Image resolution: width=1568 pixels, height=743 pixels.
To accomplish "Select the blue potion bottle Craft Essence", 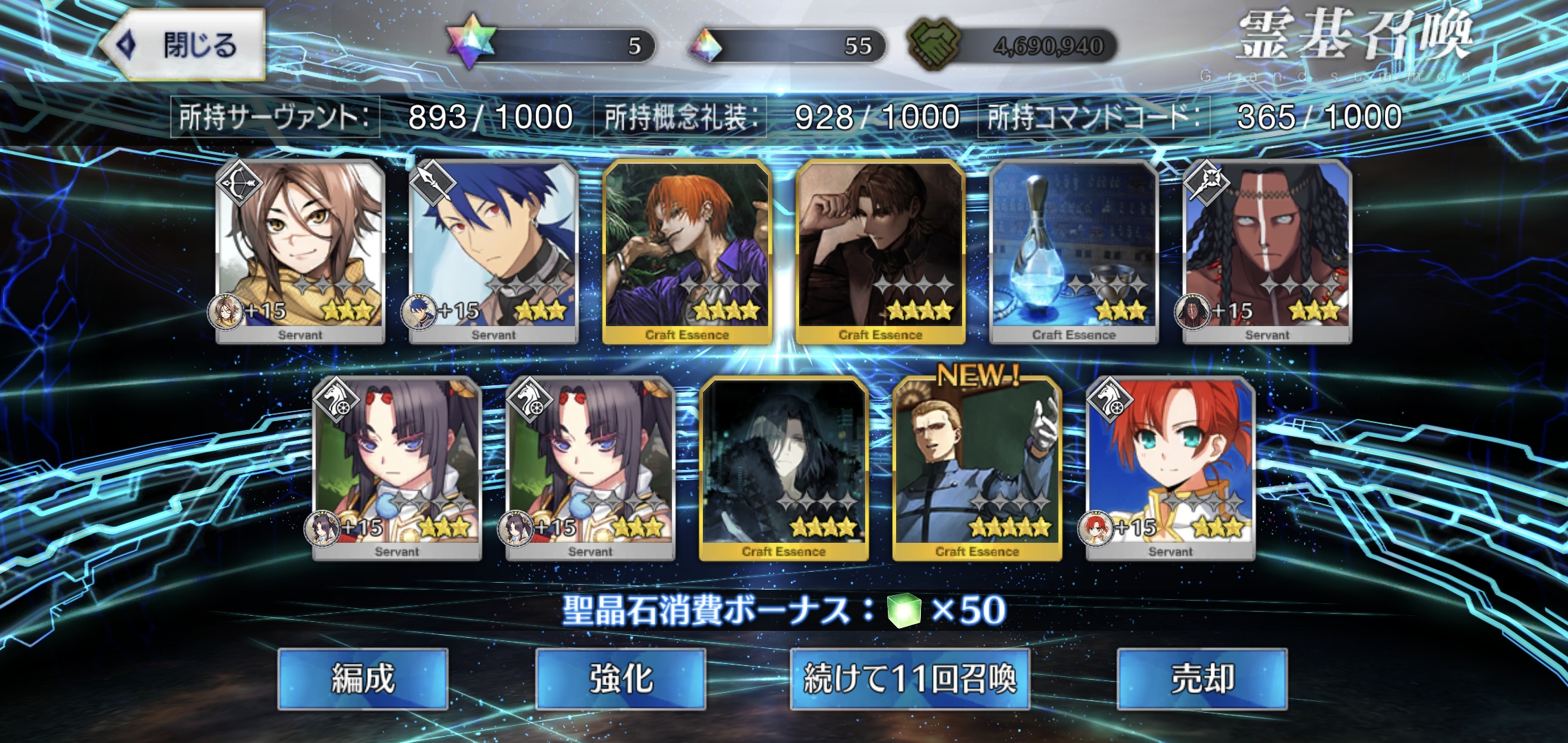I will (1074, 251).
